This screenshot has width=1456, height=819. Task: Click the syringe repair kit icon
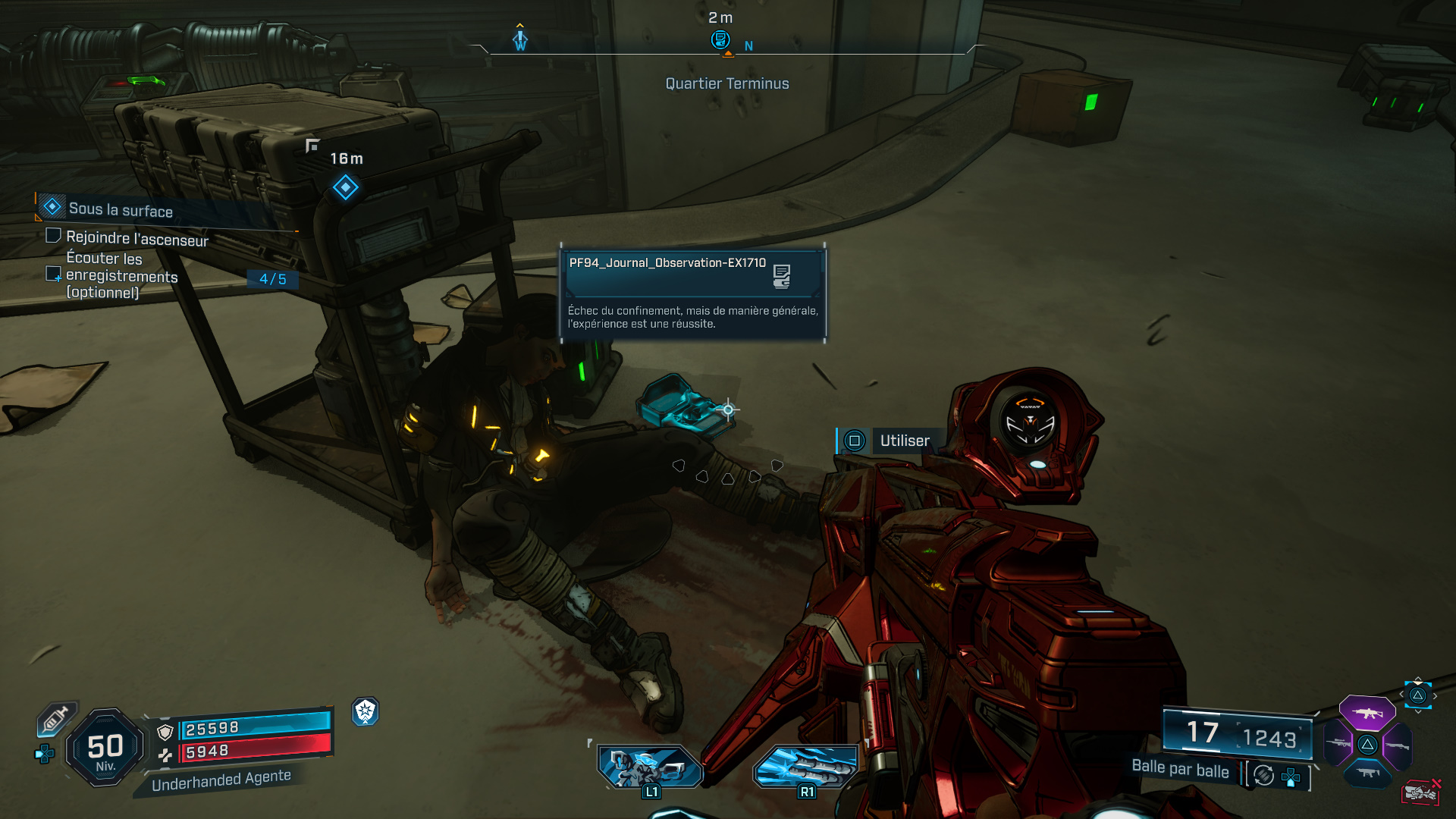tap(56, 719)
